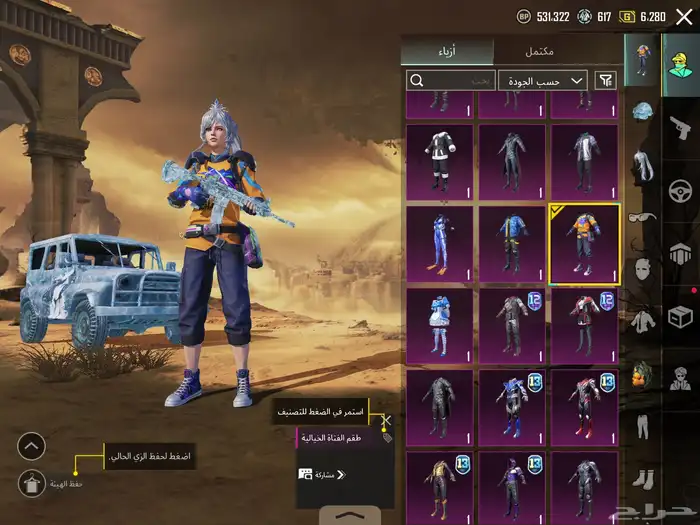Open the sunglasses eyewear category
Viewport: 700px width, 525px height.
pos(643,217)
